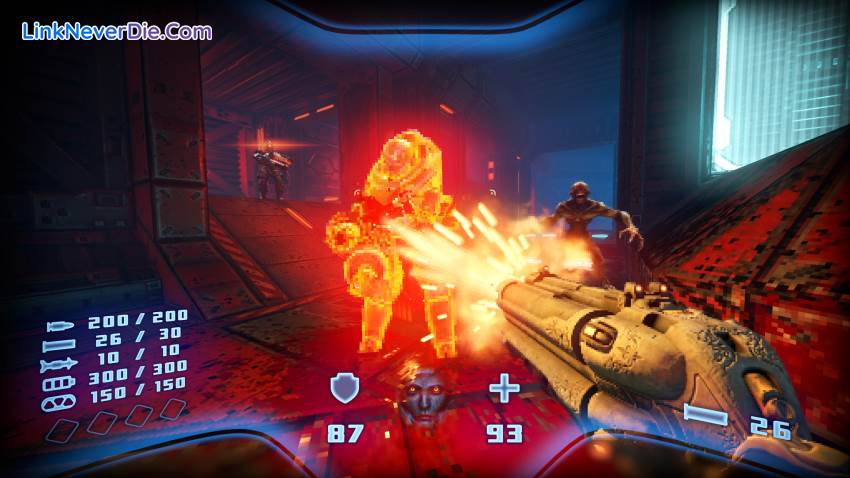Select the bullet ammo icon
The height and width of the screenshot is (478, 850).
pos(59,326)
